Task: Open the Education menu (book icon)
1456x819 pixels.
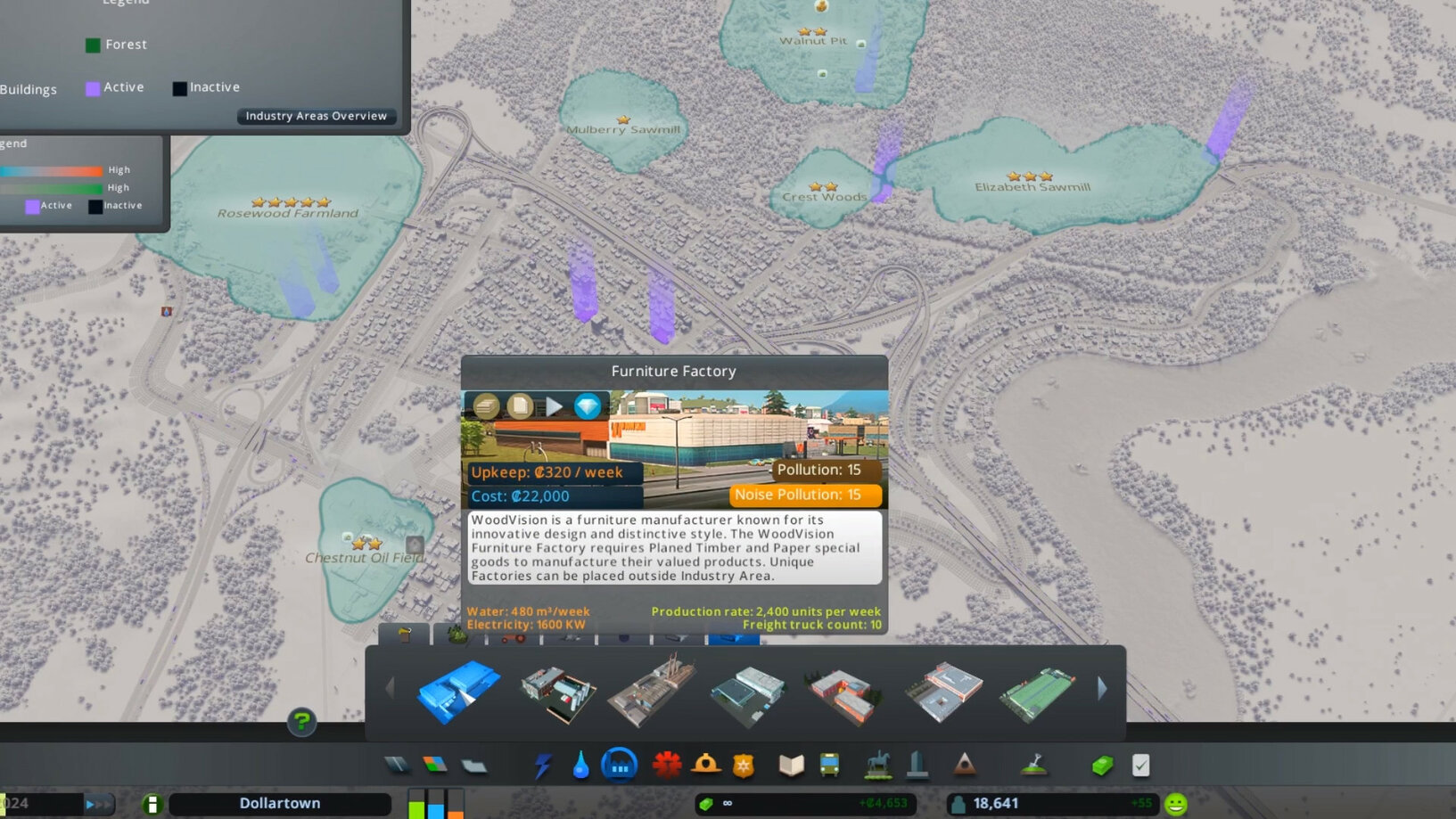Action: (793, 764)
